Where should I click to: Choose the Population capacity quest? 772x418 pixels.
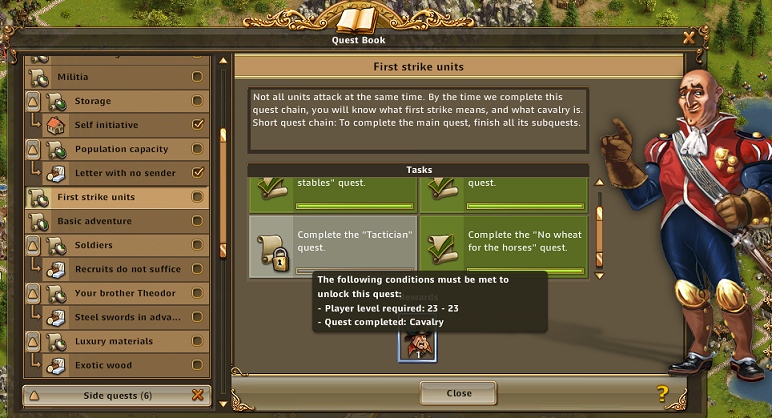[120, 149]
